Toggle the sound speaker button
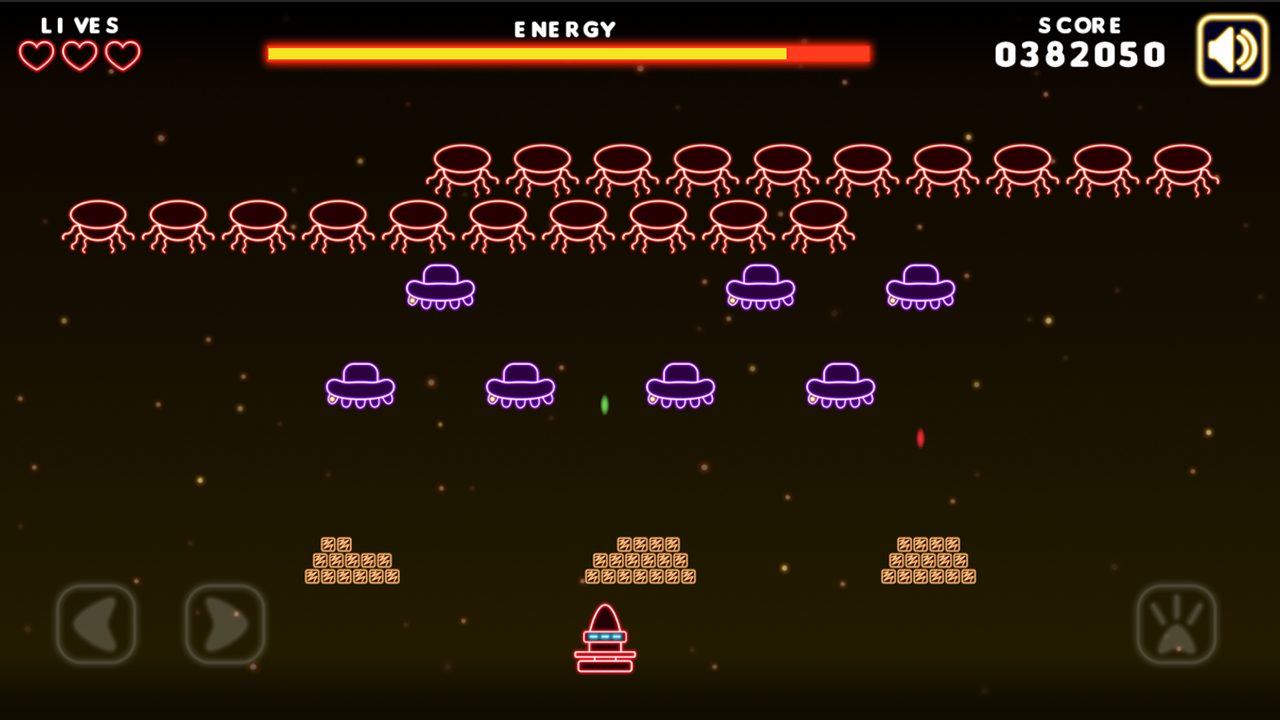Screen dimensions: 1280x720 click(x=1232, y=50)
